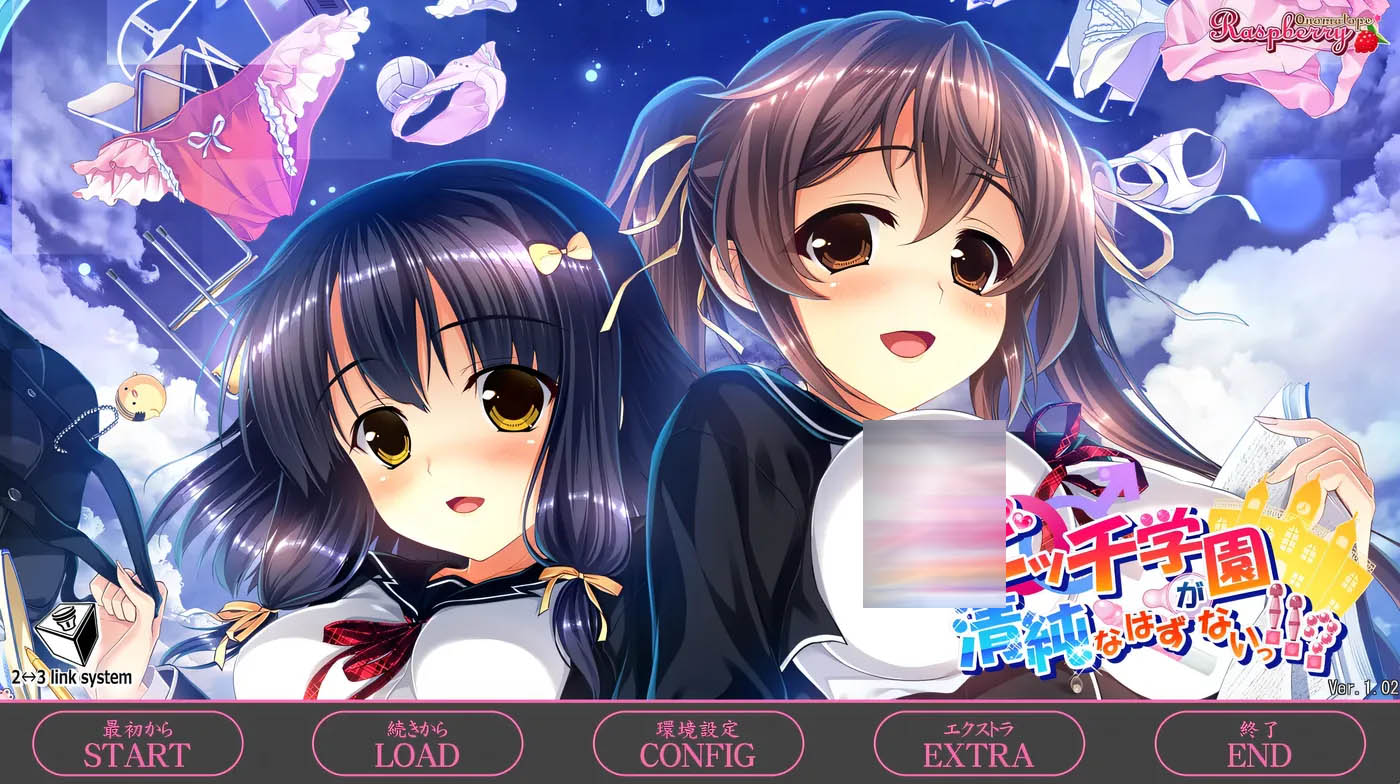Screen dimensions: 1400x784
Task: Start a new game from the beginning
Action: pyautogui.click(x=138, y=743)
